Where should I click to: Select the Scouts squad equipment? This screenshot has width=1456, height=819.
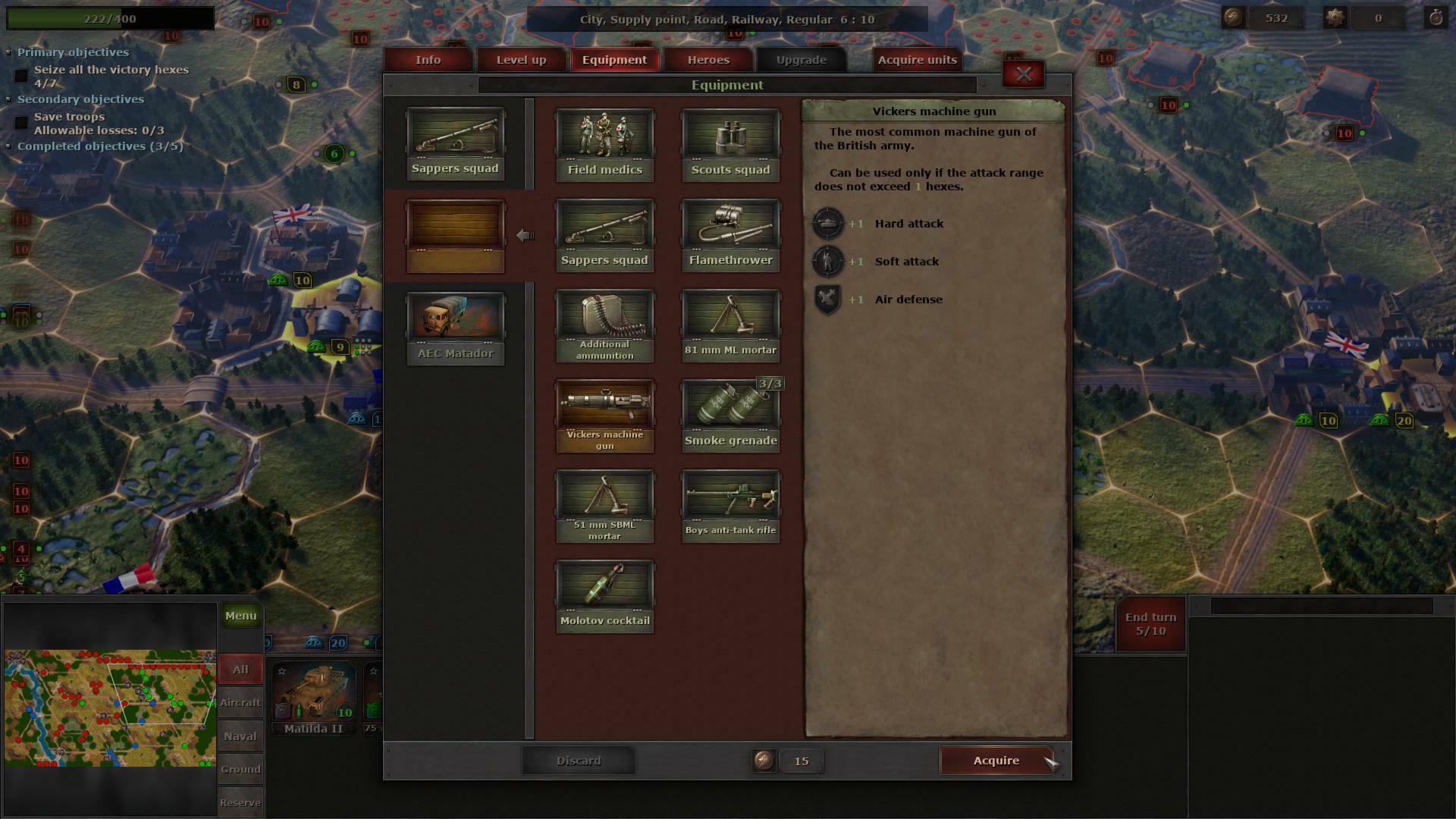tap(730, 140)
